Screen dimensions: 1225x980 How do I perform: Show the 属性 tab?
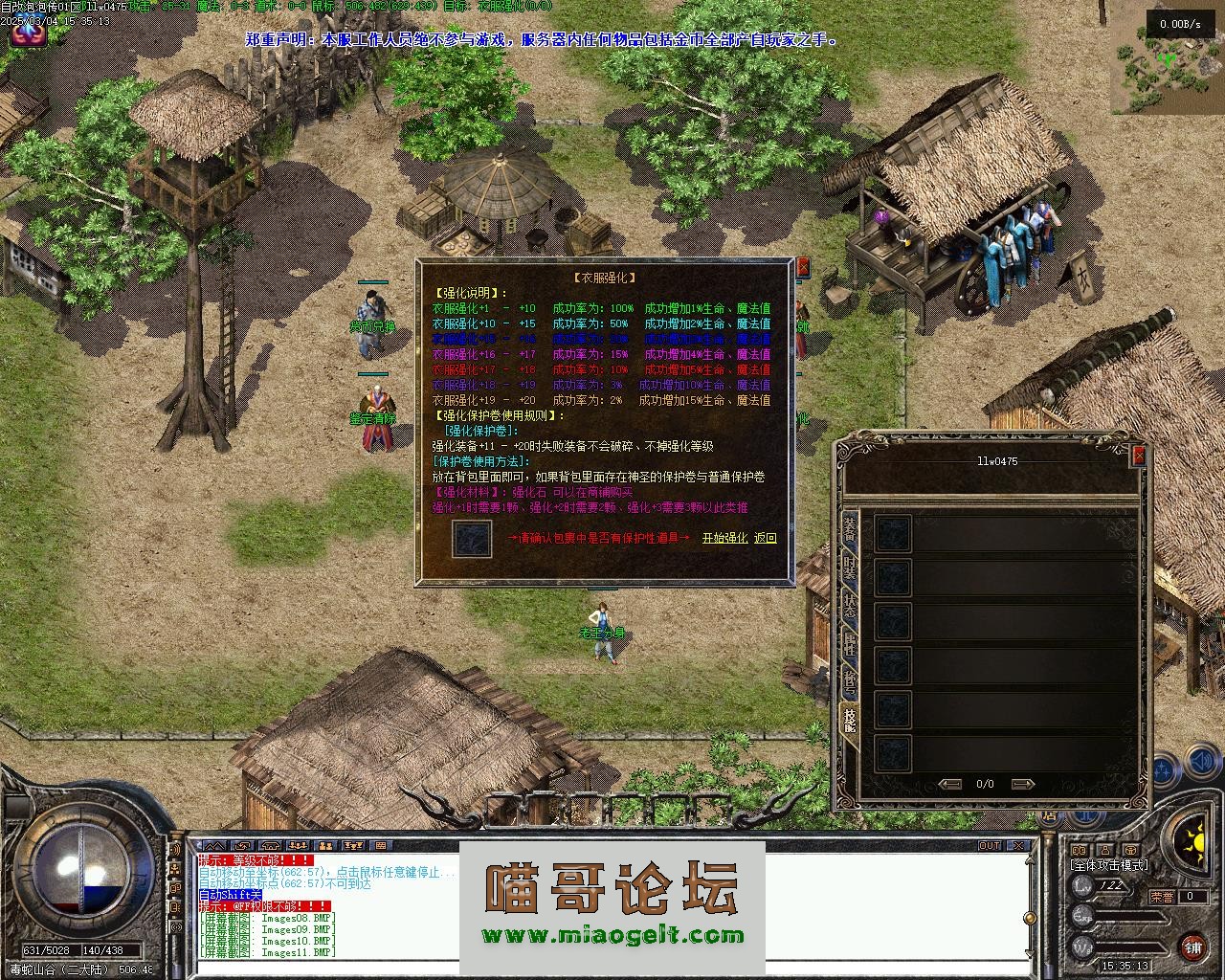coord(849,643)
